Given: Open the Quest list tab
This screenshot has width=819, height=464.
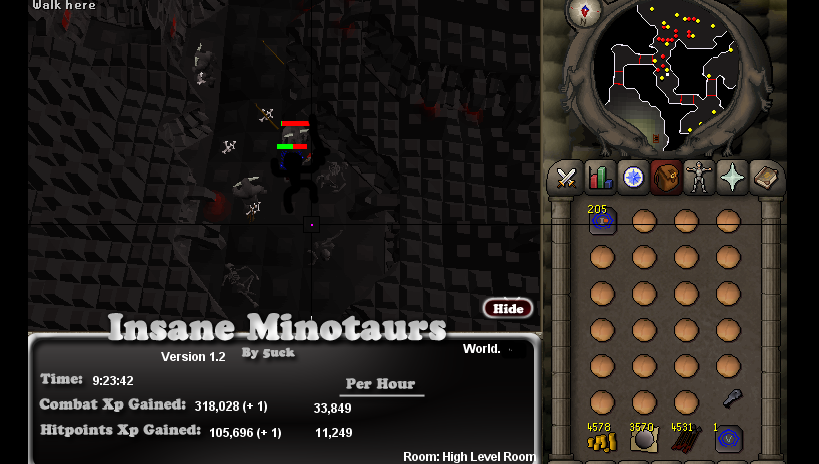Looking at the screenshot, I should [633, 178].
